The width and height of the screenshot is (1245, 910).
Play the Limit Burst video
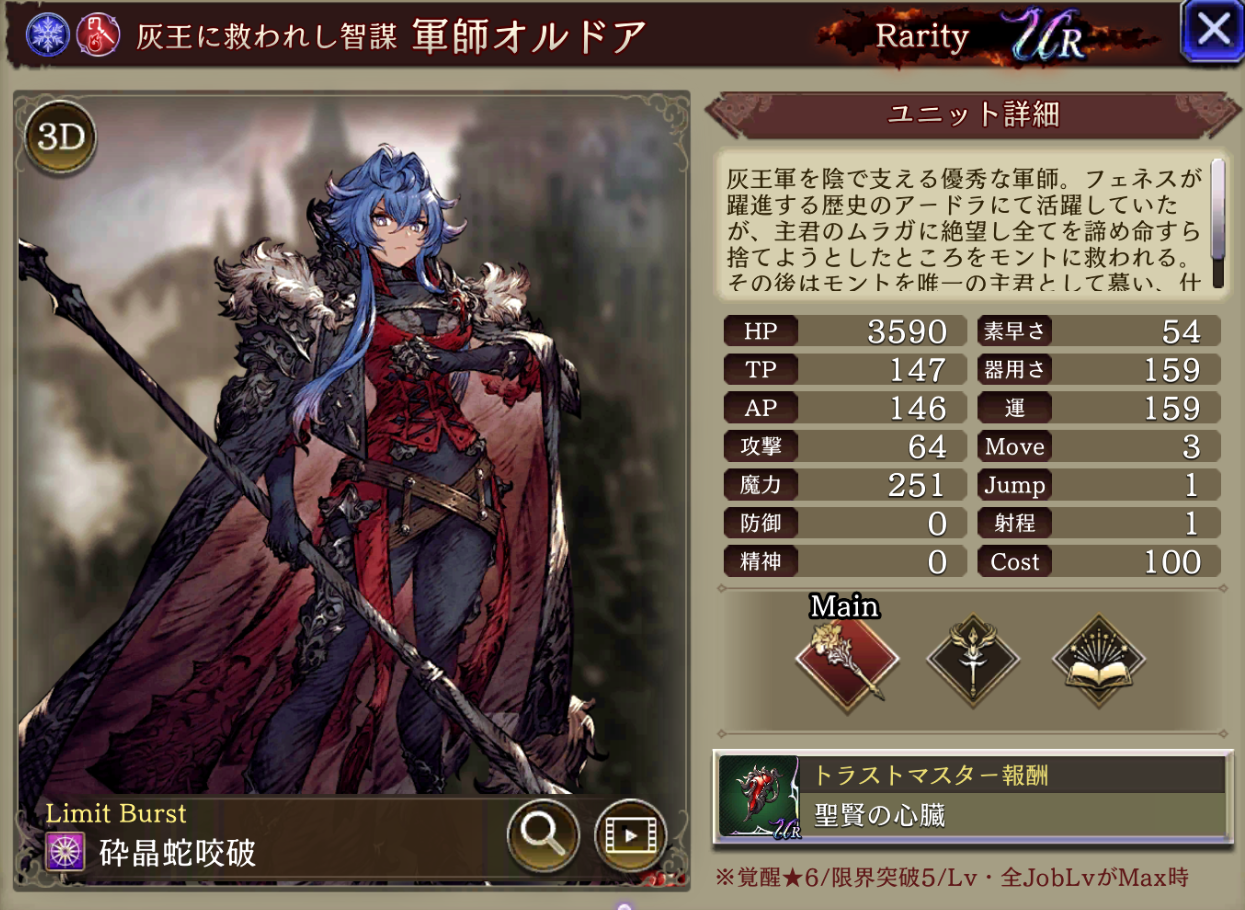coord(630,832)
